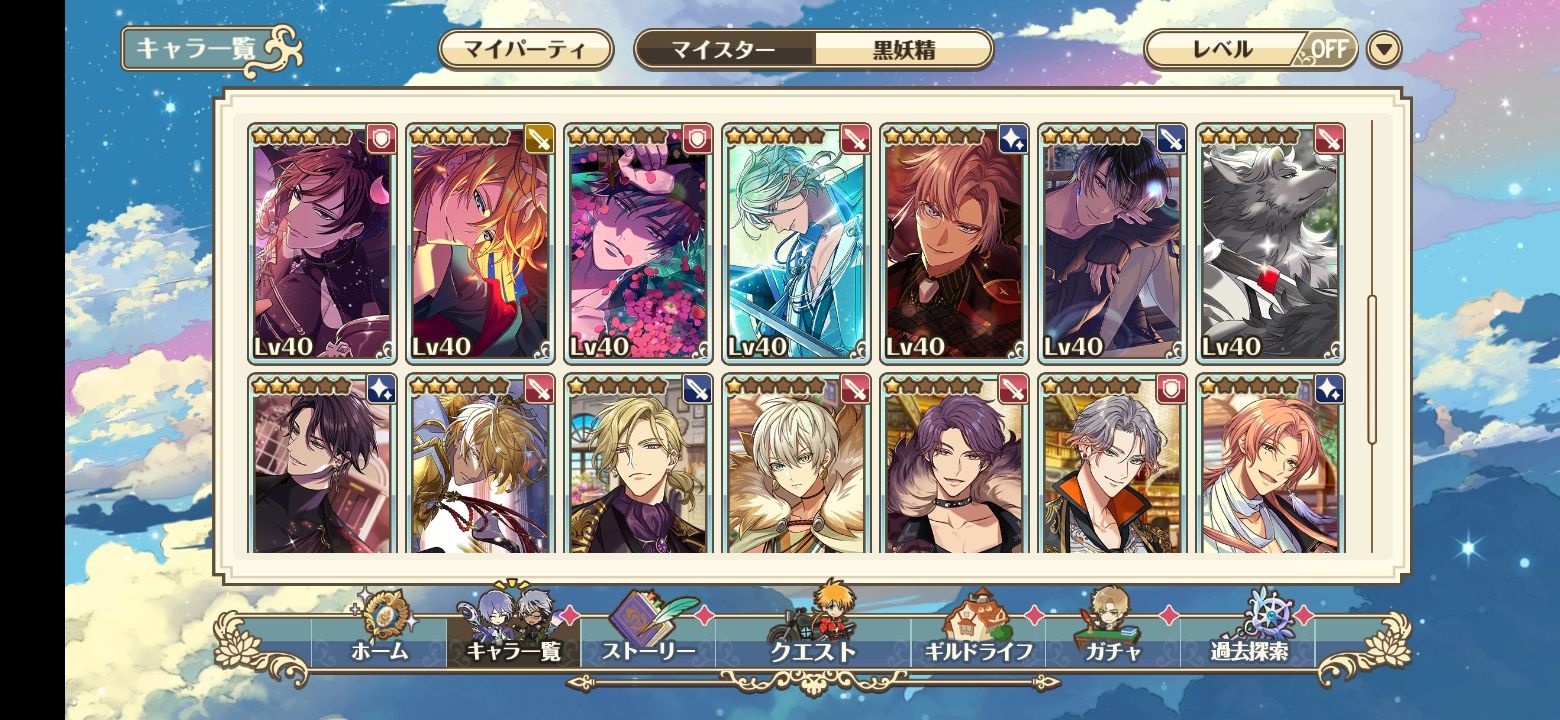Select the red-haired horned character card
The height and width of the screenshot is (720, 1560).
click(x=322, y=243)
